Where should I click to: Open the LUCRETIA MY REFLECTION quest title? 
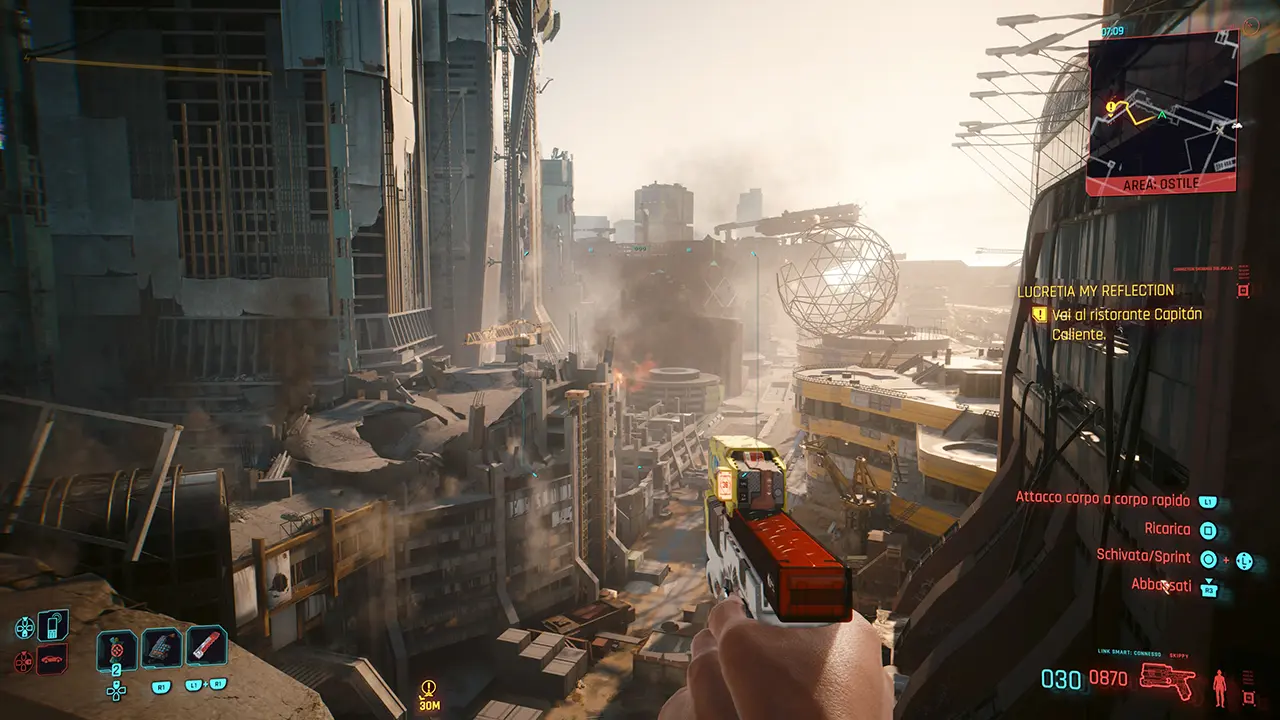(1095, 289)
